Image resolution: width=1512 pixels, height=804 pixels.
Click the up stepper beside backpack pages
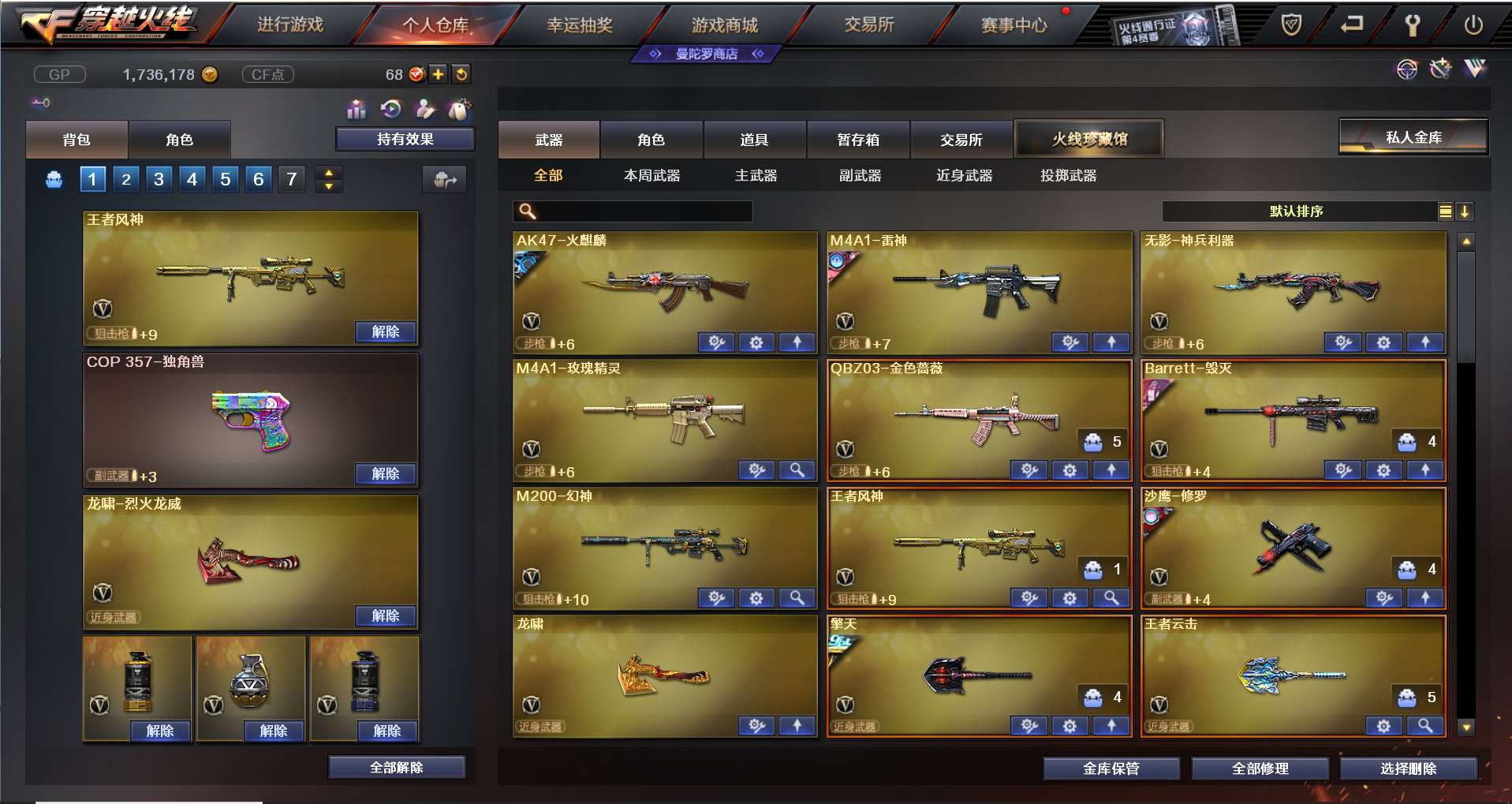click(328, 173)
